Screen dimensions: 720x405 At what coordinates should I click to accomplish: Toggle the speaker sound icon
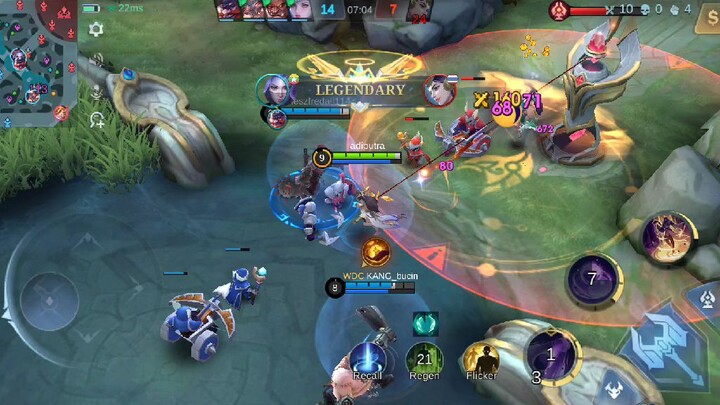point(97,62)
